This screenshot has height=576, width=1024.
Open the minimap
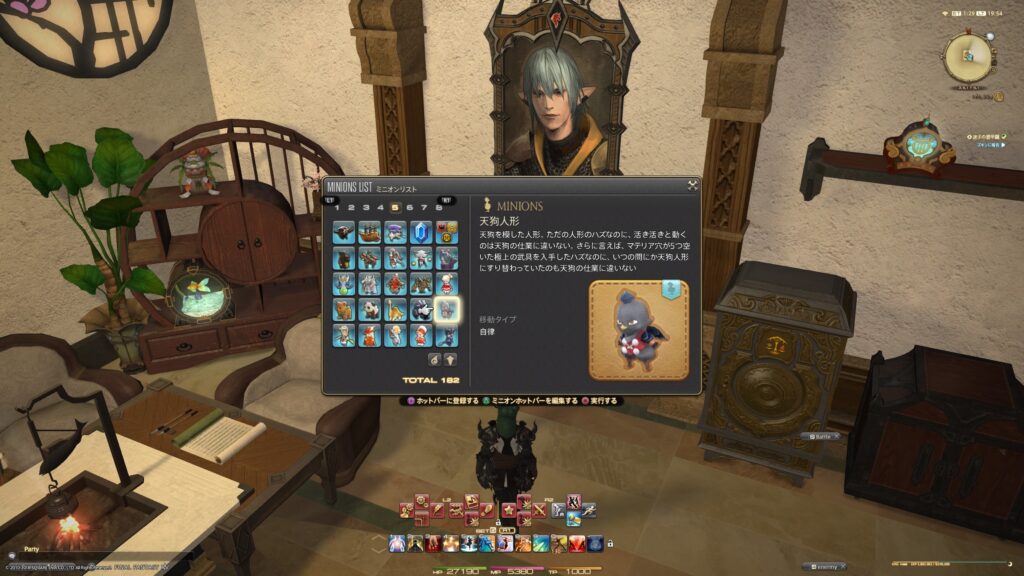[967, 57]
